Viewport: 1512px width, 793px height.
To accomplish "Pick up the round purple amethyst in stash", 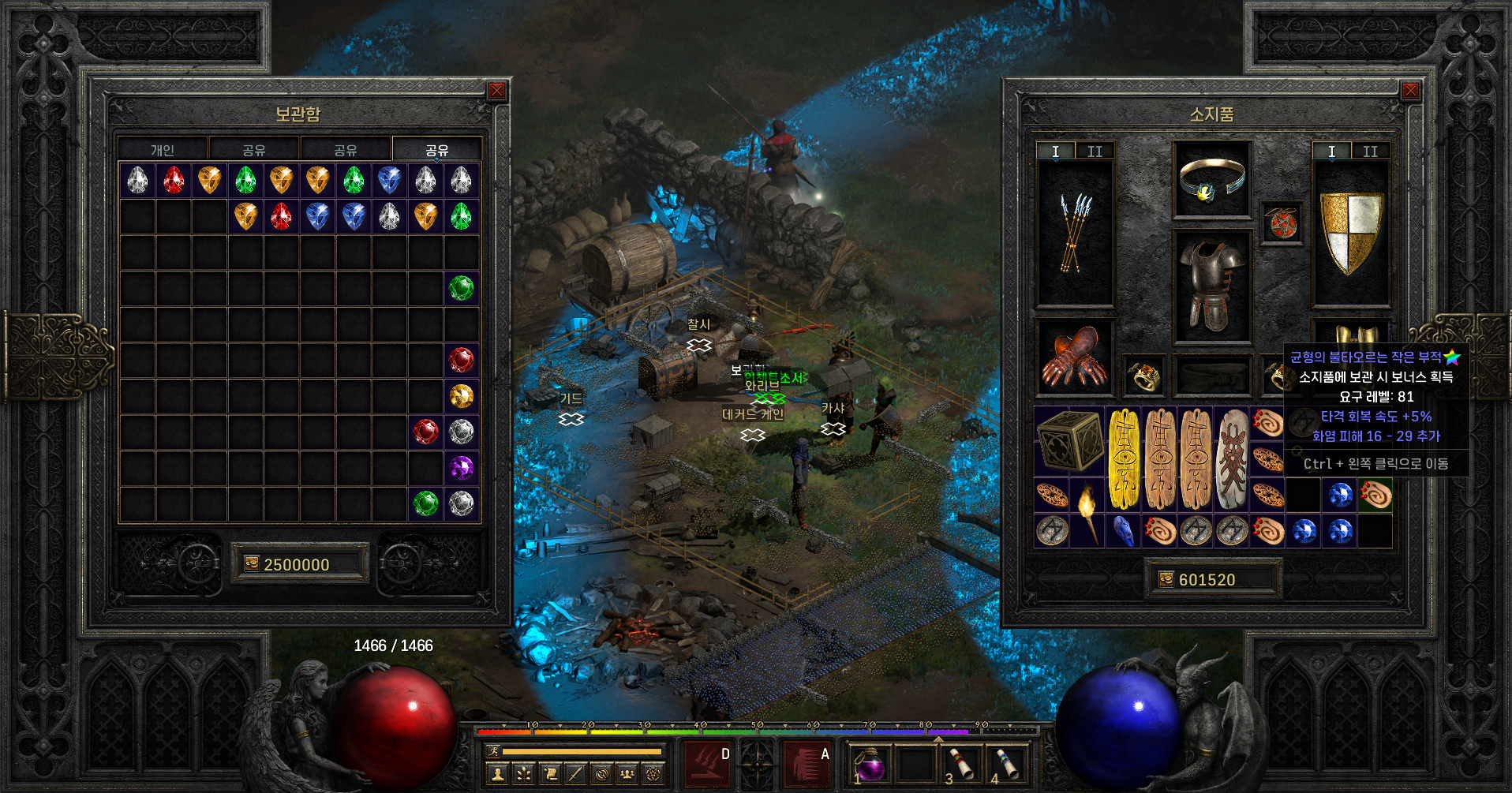I will (462, 467).
